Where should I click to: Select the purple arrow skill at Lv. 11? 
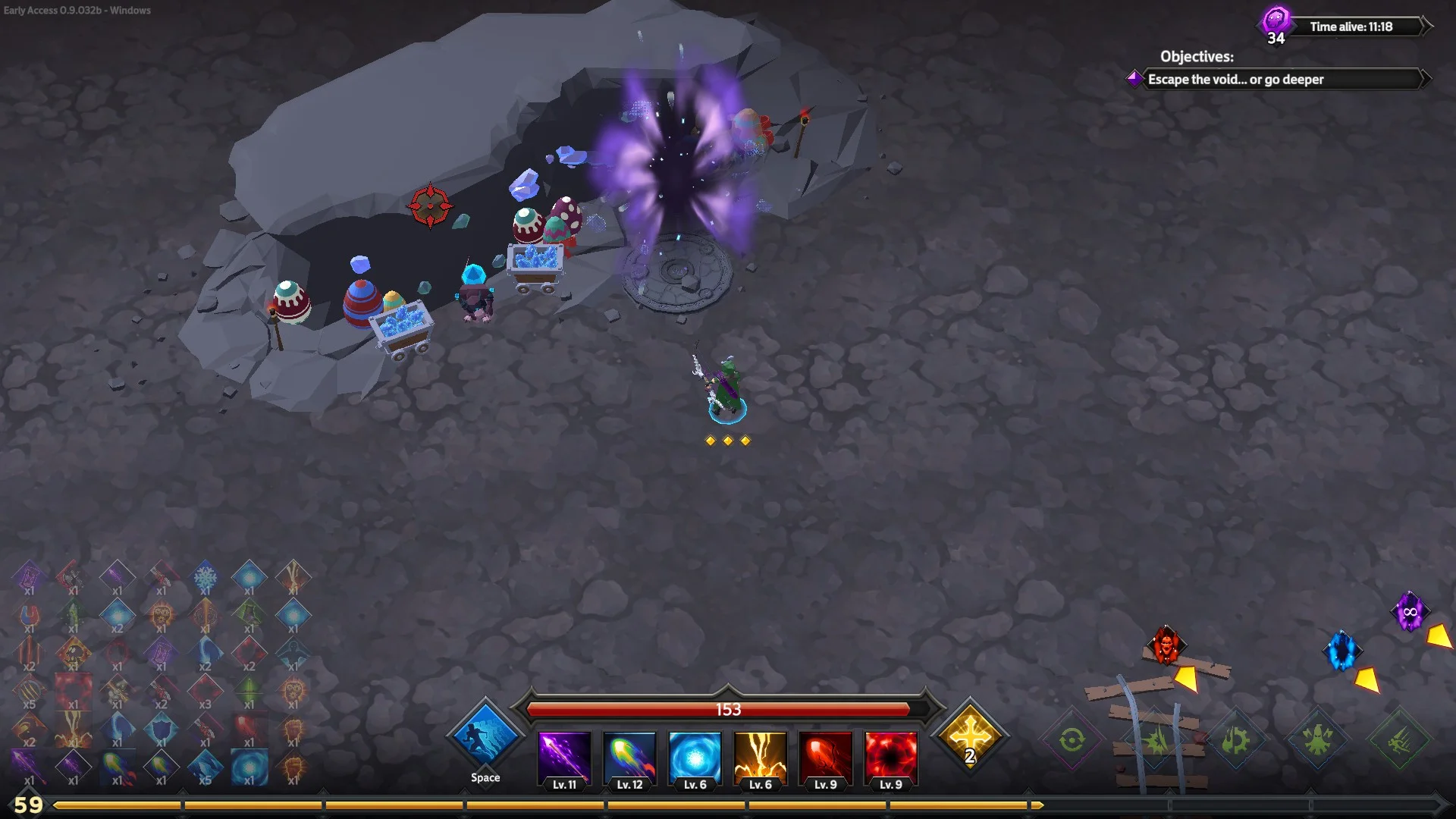click(x=564, y=756)
